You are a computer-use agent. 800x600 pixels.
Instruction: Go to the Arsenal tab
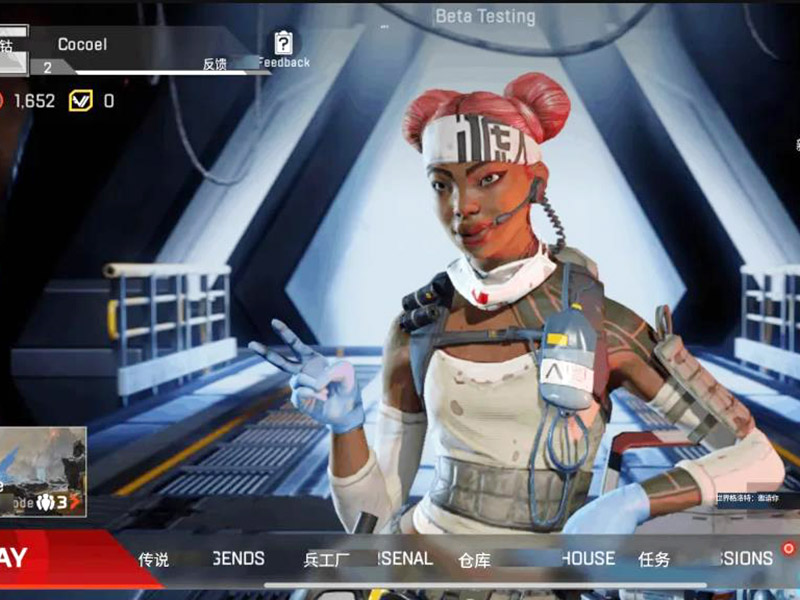tap(368, 559)
